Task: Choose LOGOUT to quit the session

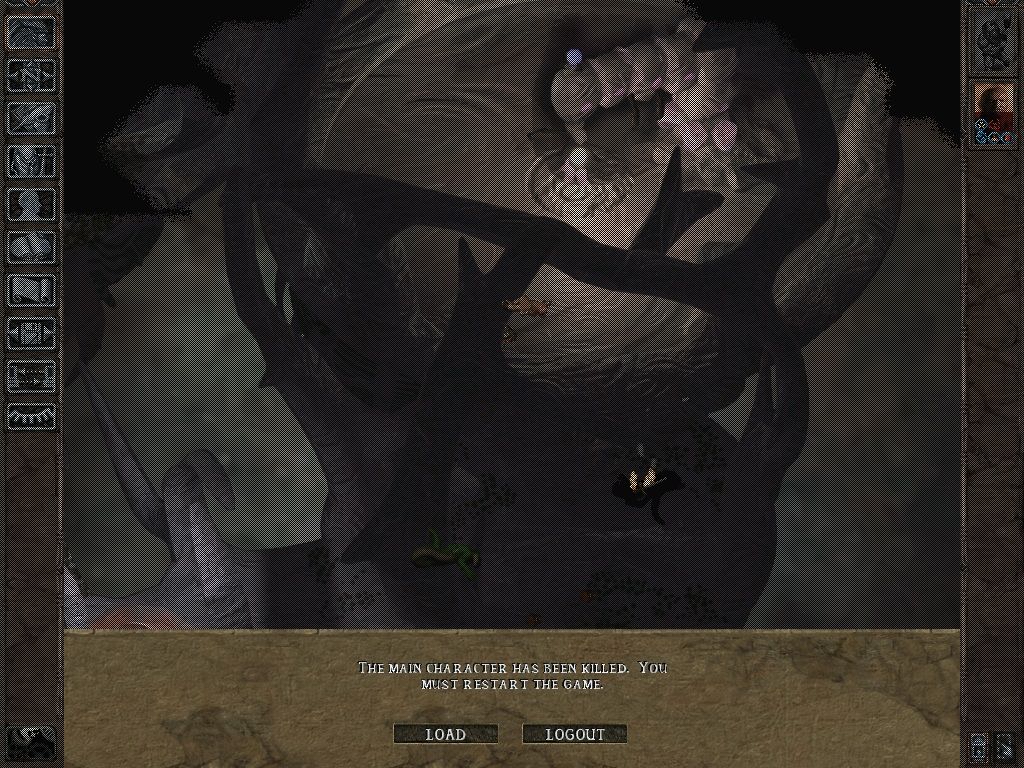Action: coord(575,734)
